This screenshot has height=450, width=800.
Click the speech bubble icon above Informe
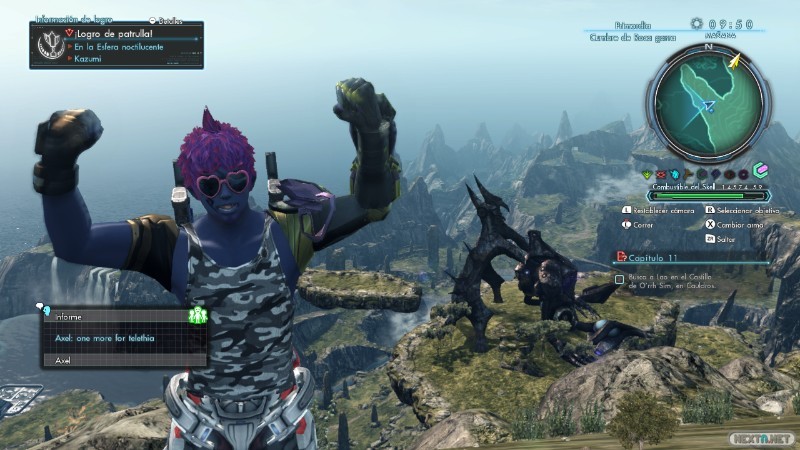tap(39, 306)
